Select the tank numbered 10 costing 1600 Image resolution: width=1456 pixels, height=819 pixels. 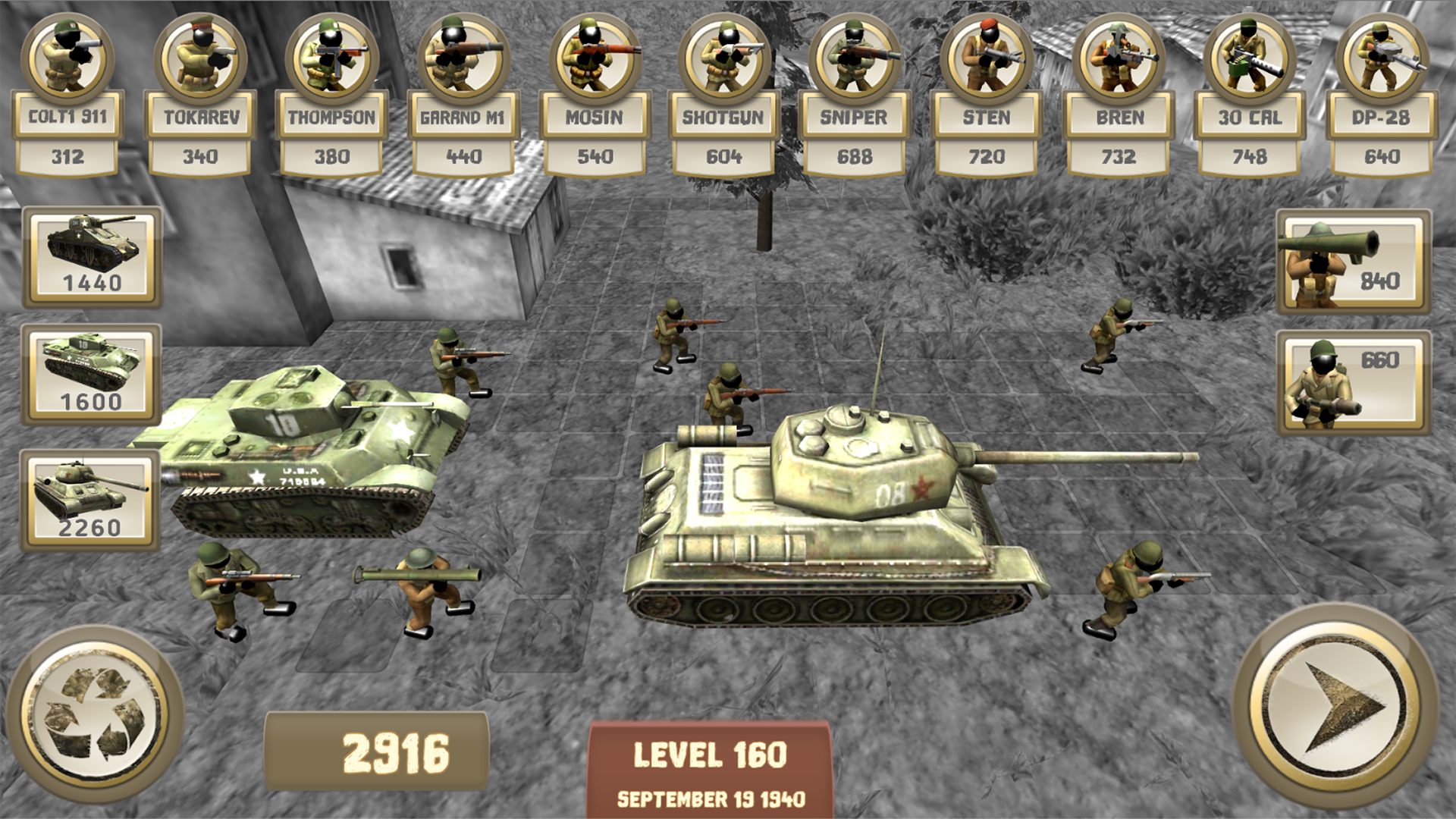point(89,372)
